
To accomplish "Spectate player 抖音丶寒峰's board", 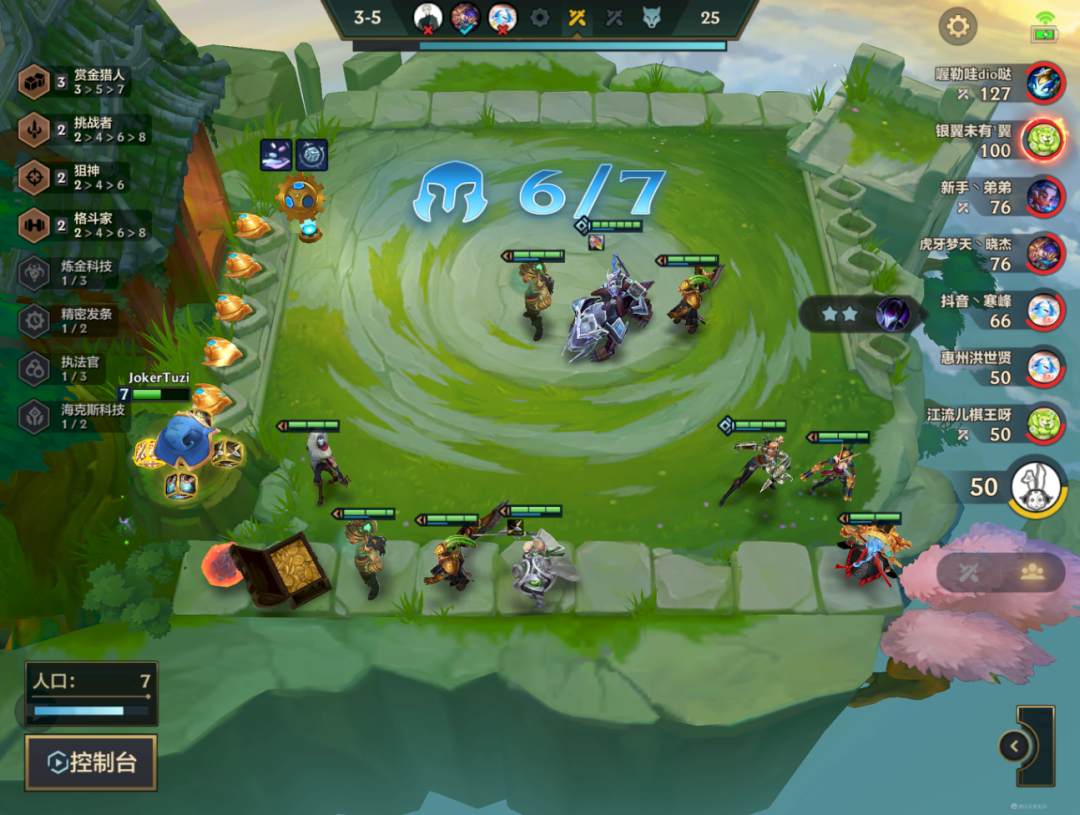I will pyautogui.click(x=1043, y=310).
